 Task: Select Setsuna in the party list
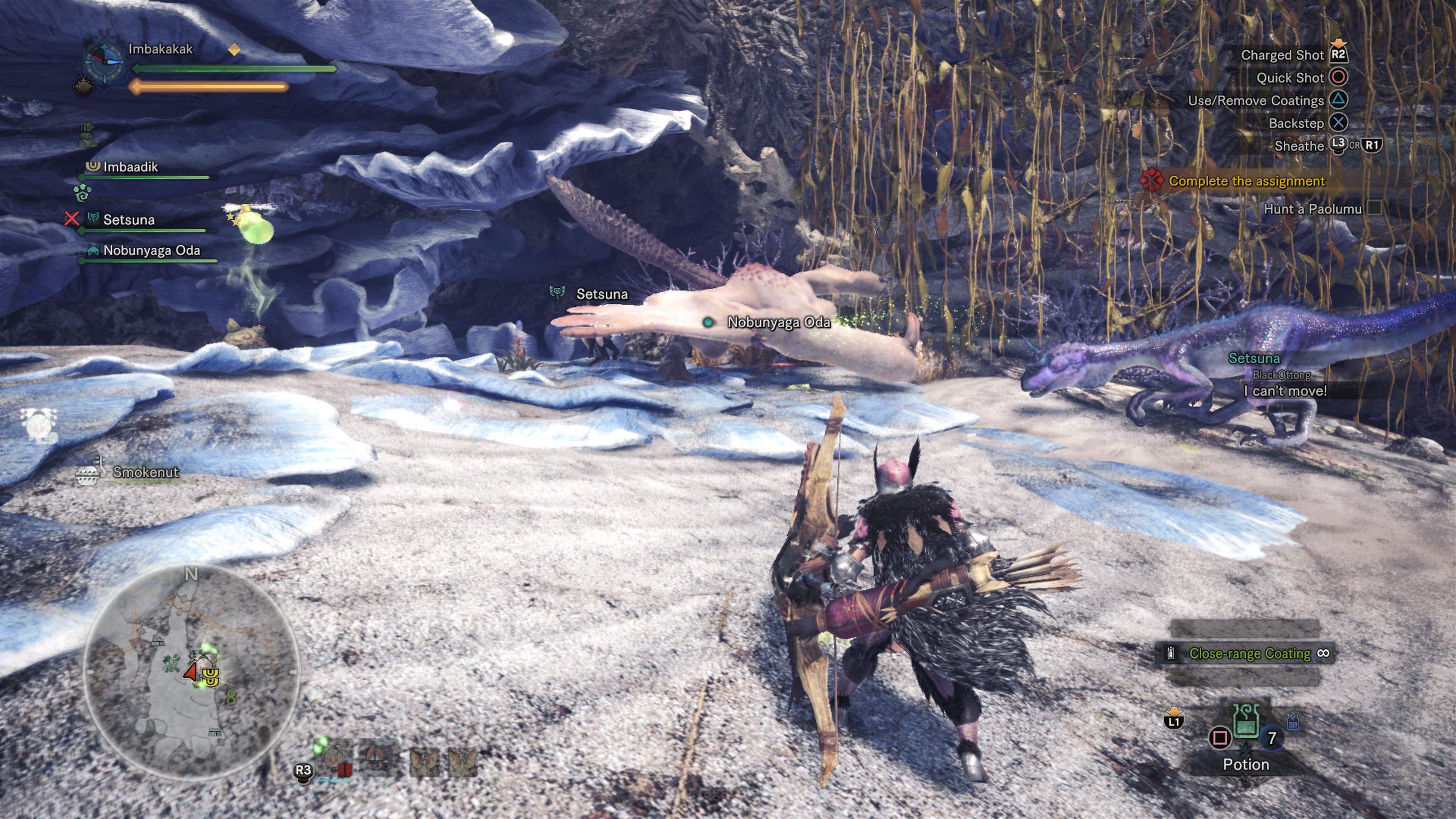(x=128, y=220)
